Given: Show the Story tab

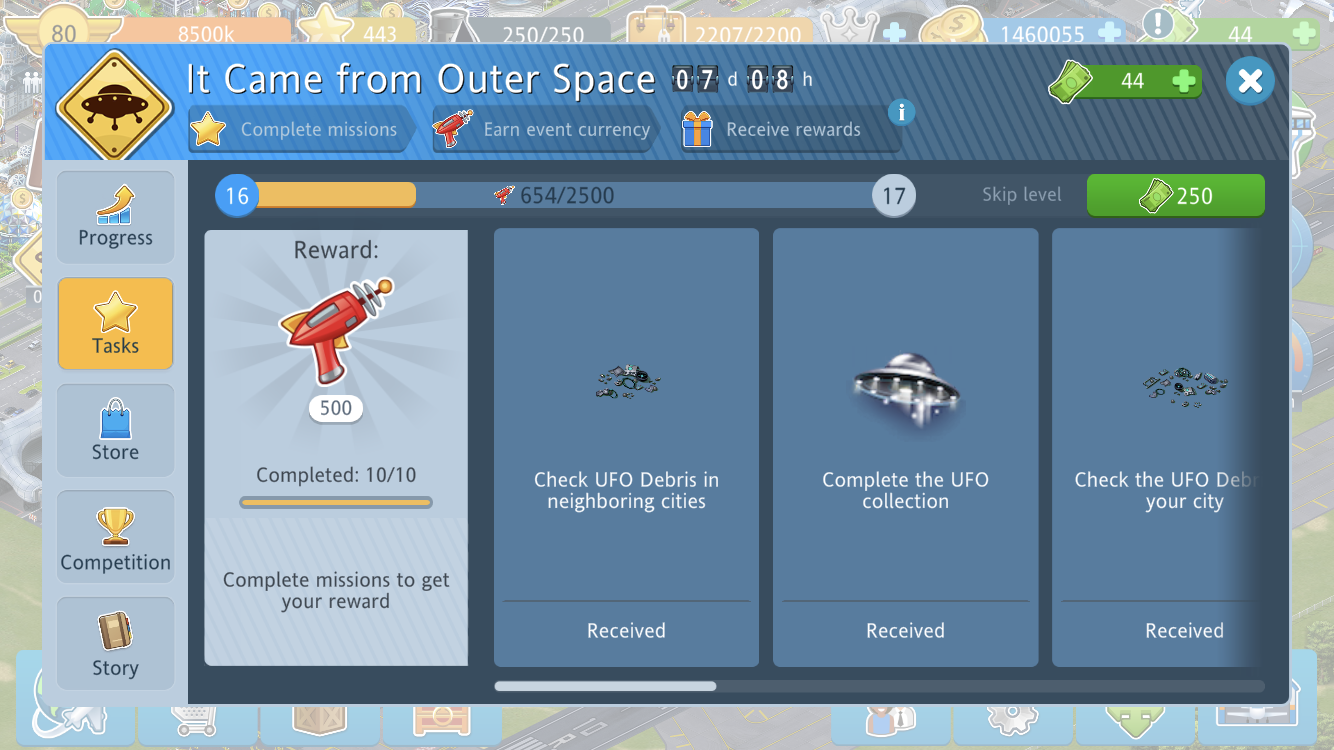Looking at the screenshot, I should coord(116,644).
